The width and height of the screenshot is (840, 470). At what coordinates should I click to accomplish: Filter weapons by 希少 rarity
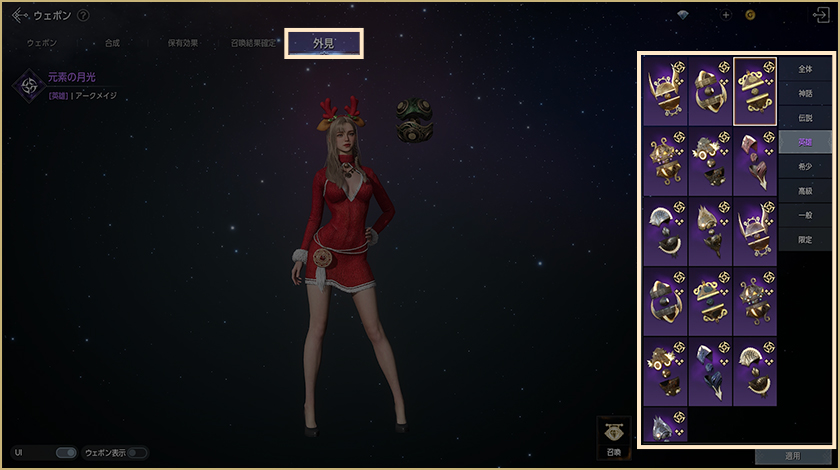806,167
